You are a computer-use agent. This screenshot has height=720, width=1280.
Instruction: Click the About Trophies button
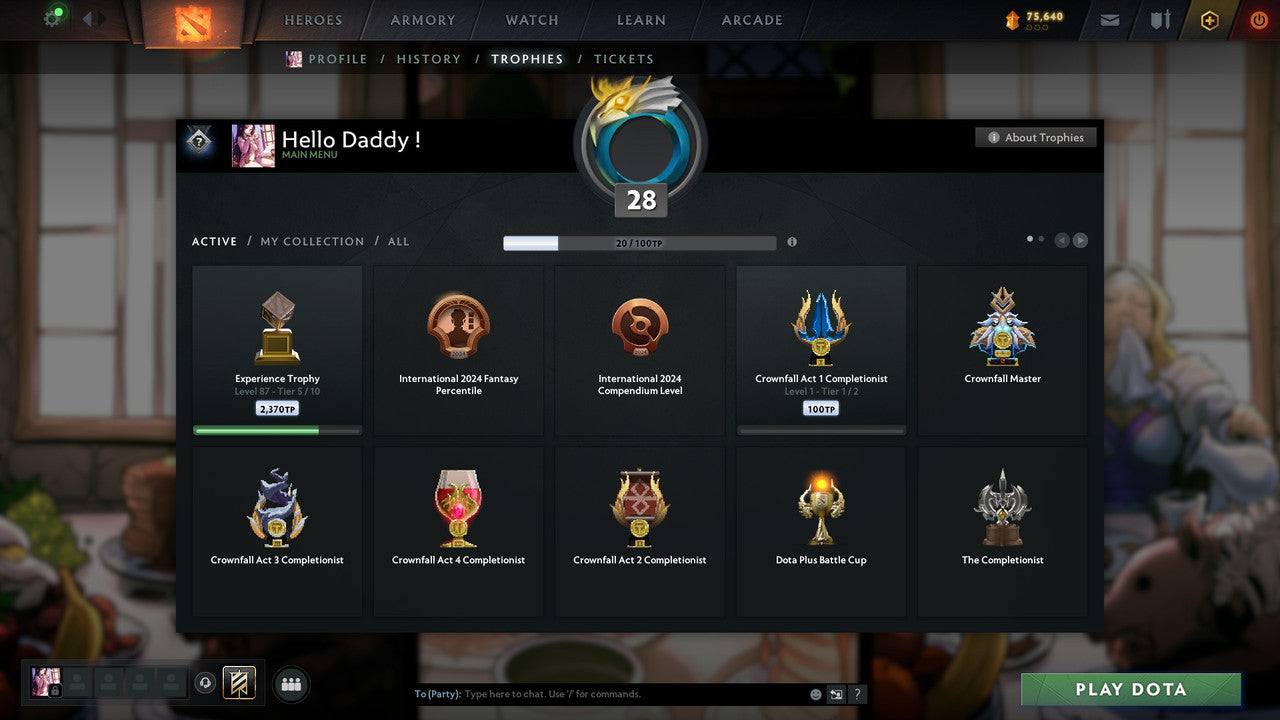pos(1036,137)
